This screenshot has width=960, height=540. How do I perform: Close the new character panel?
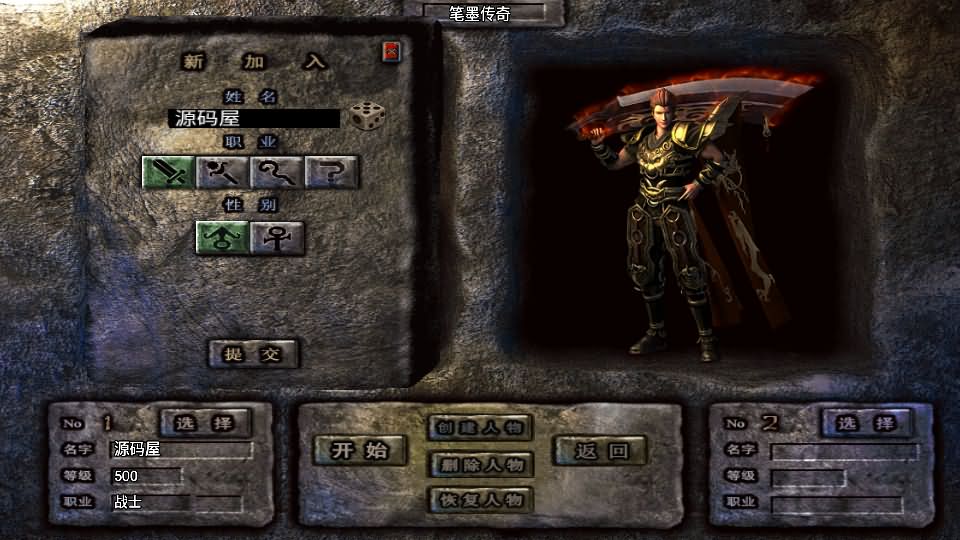(x=391, y=51)
